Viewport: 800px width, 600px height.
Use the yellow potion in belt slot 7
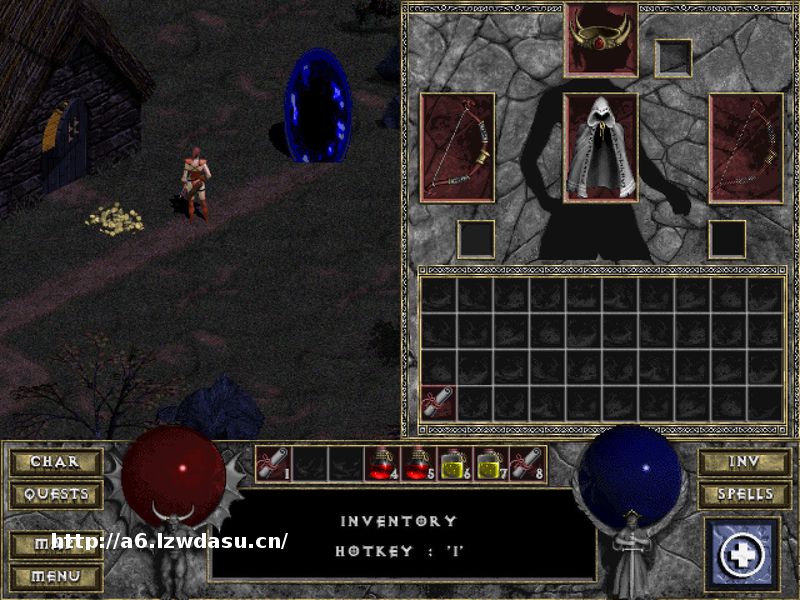[492, 464]
